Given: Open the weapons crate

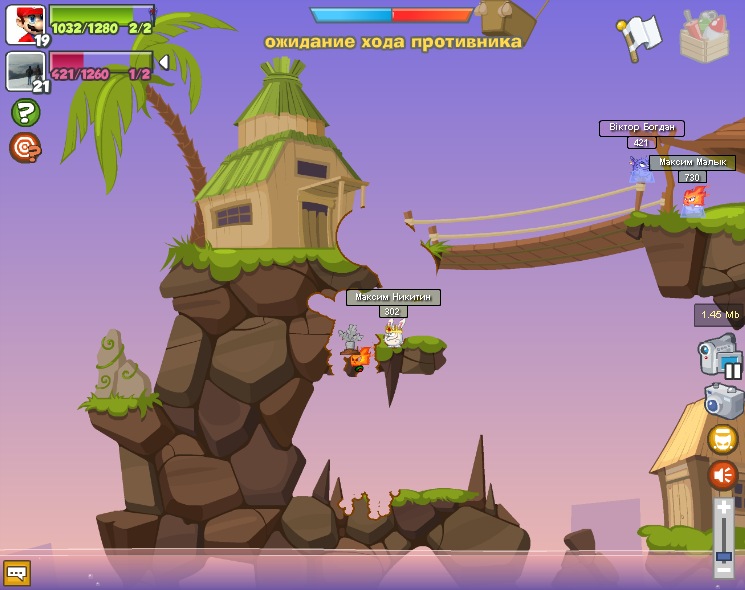Looking at the screenshot, I should [704, 35].
